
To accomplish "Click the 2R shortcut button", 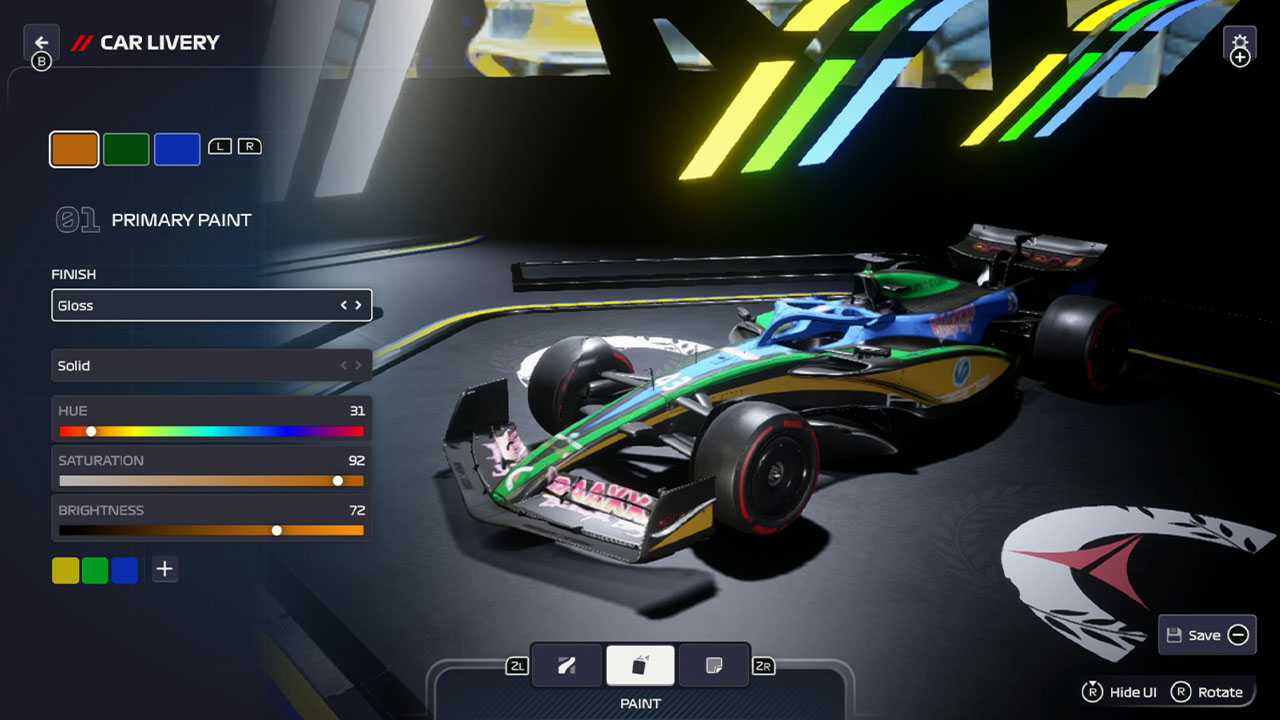I will pyautogui.click(x=763, y=665).
